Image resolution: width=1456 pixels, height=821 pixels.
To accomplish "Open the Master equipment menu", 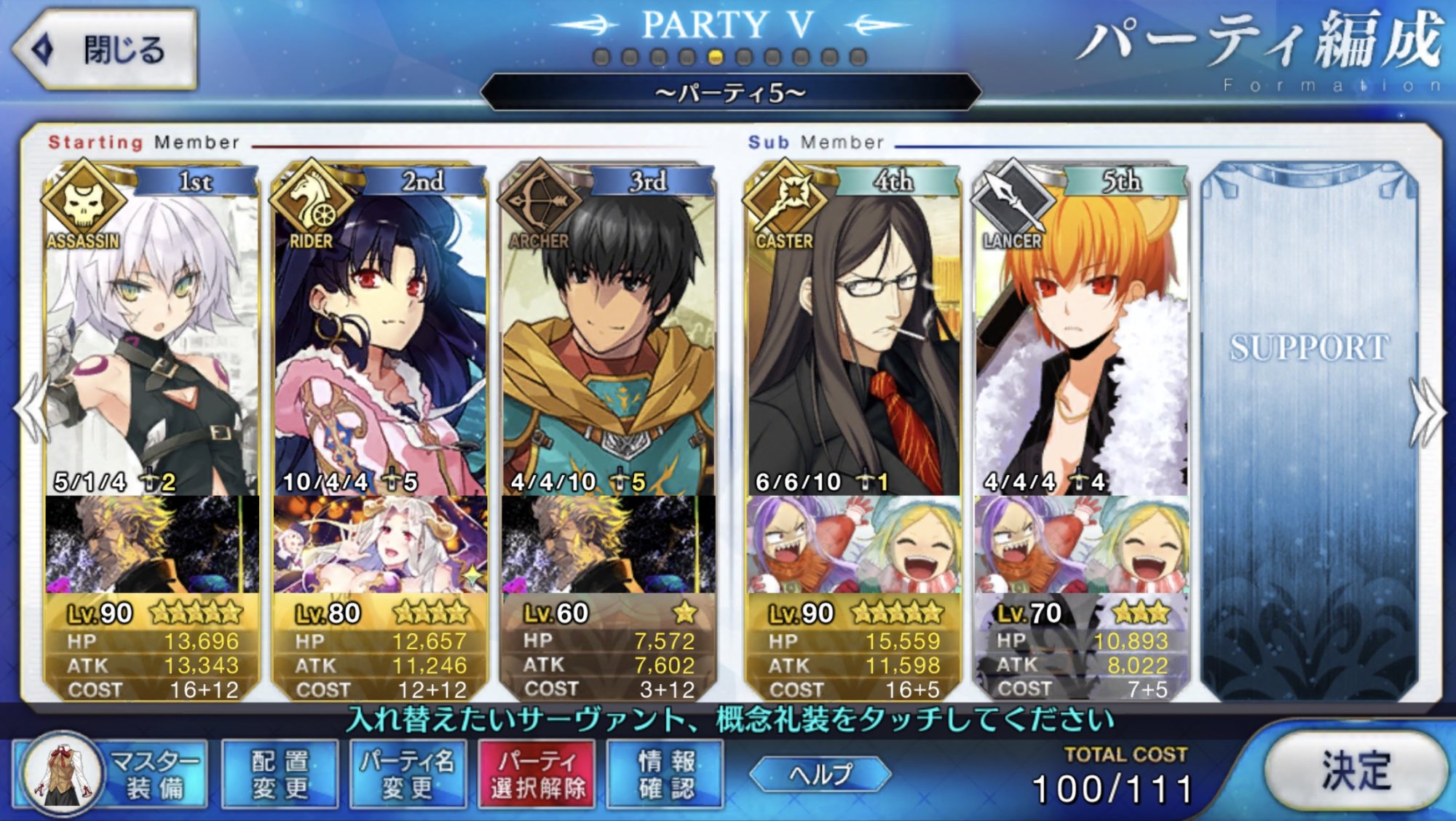I will tap(111, 774).
